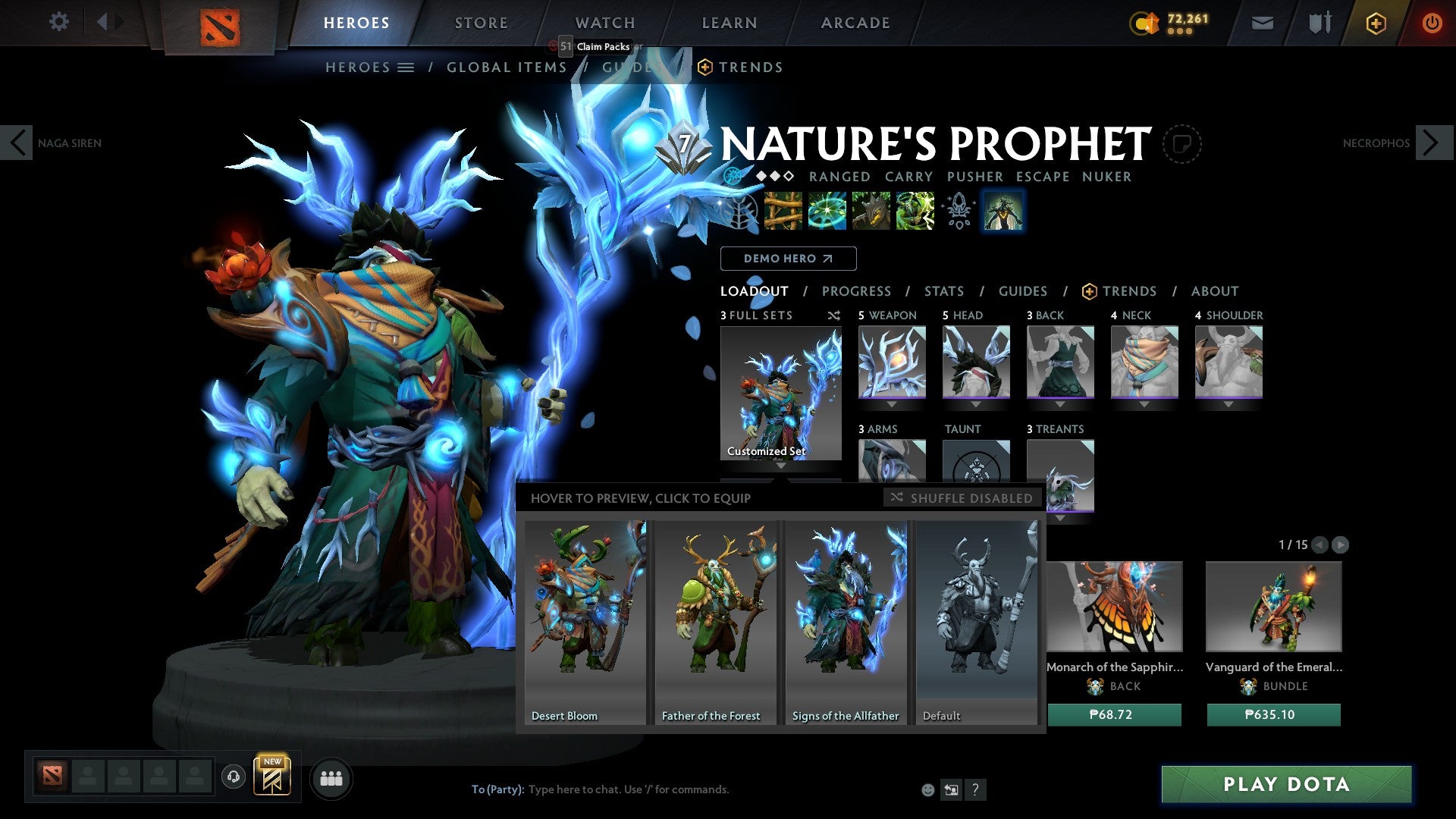Open the Naga Siren previous-hero arrow
The width and height of the screenshot is (1456, 819).
[17, 143]
